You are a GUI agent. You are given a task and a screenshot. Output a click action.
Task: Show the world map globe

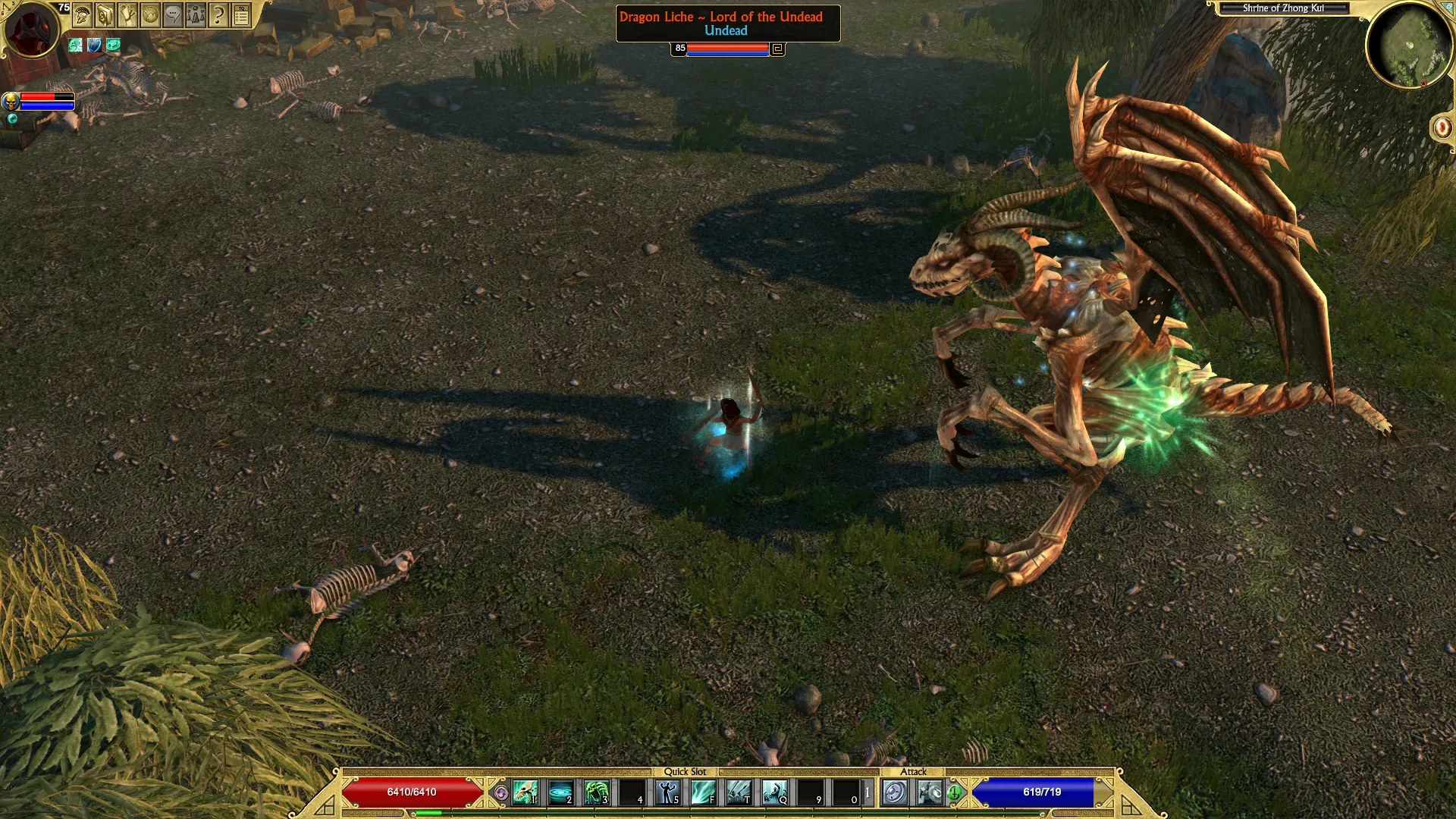[x=151, y=15]
